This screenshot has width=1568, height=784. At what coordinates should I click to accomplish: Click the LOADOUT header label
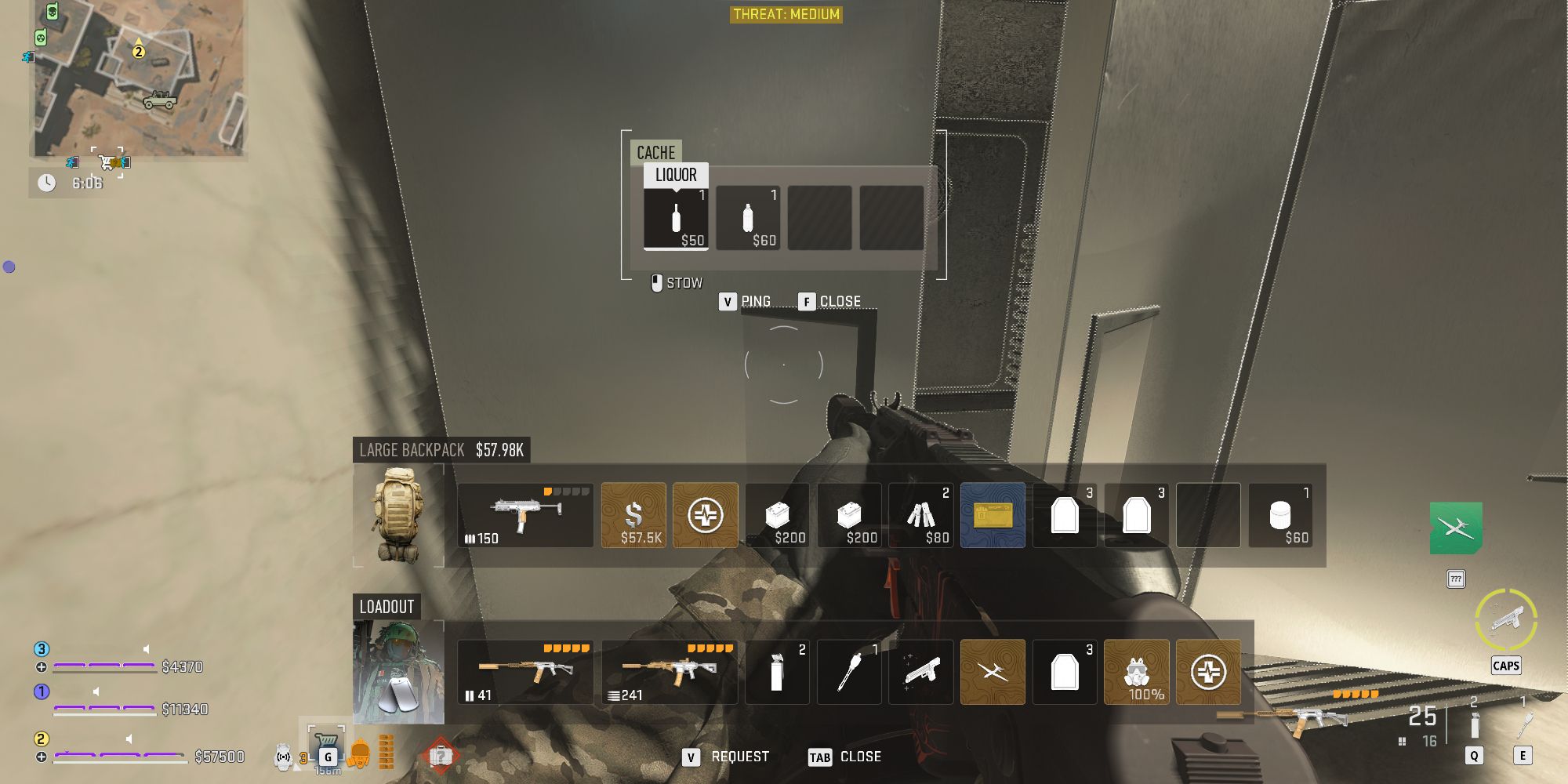[387, 606]
